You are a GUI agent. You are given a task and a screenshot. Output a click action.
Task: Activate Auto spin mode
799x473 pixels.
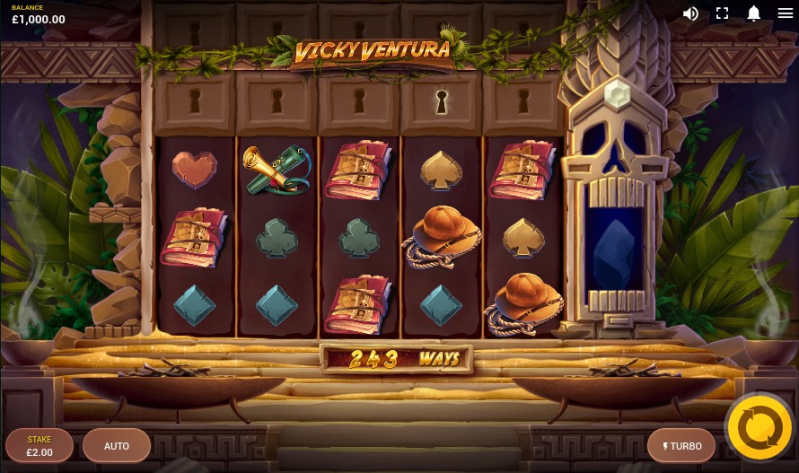click(117, 445)
